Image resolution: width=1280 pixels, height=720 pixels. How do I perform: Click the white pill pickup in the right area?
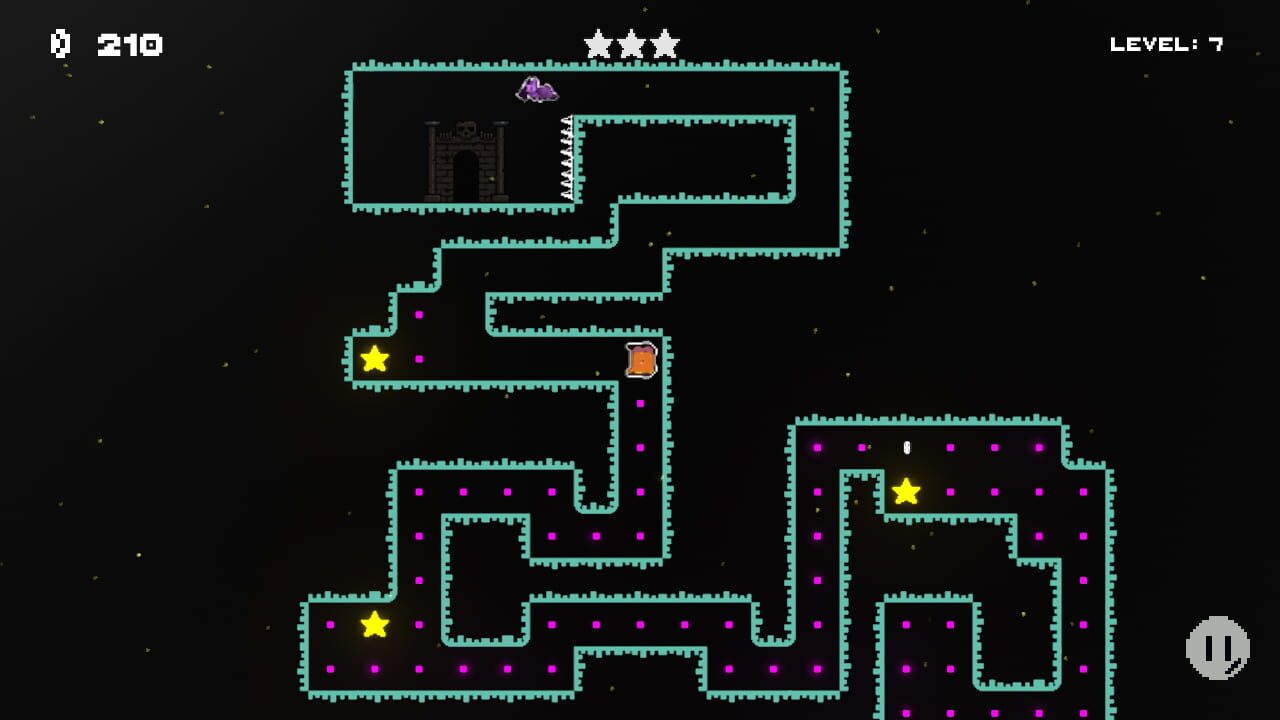click(x=906, y=447)
